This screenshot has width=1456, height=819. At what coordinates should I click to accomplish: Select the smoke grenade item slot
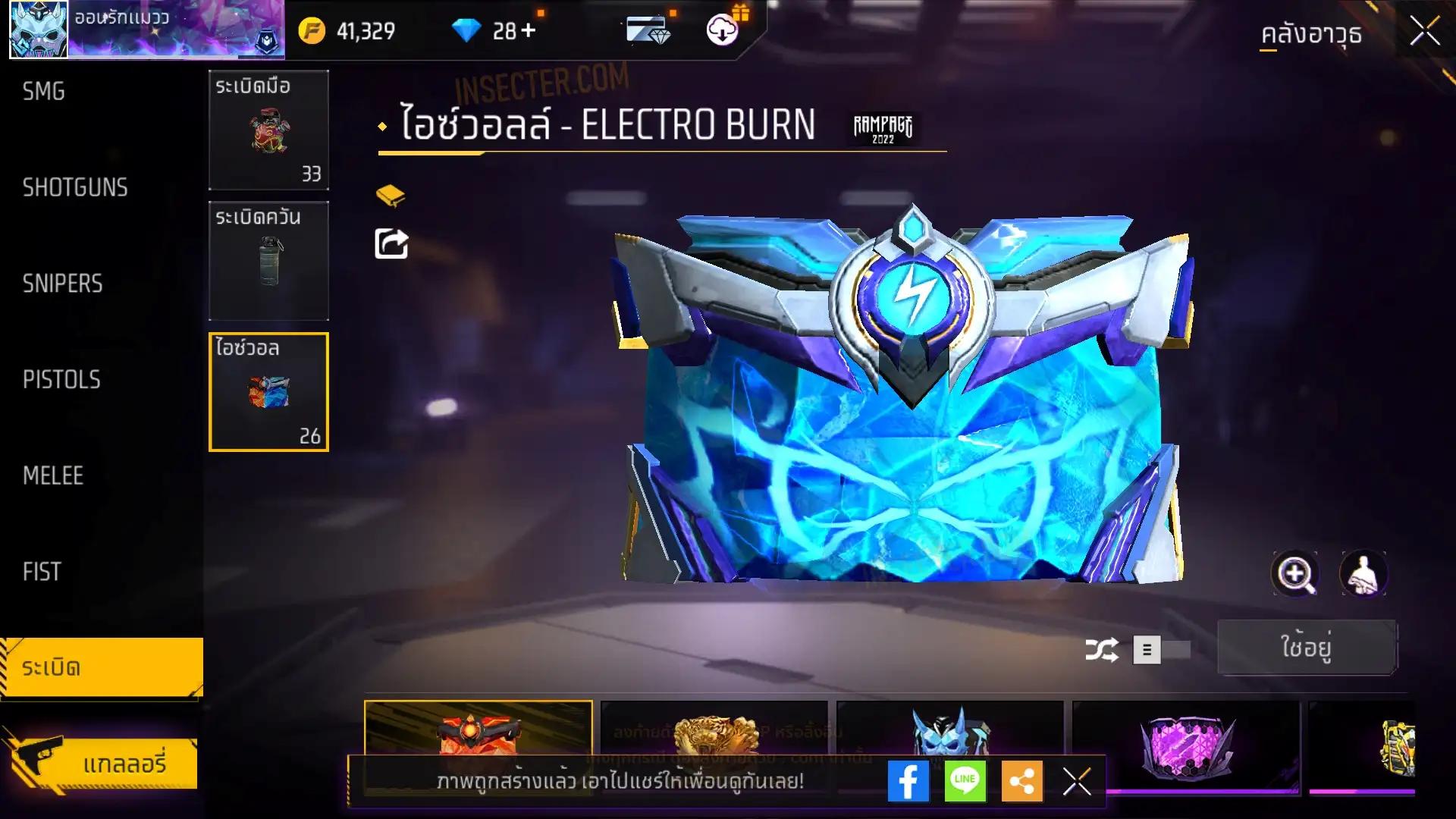pos(268,261)
